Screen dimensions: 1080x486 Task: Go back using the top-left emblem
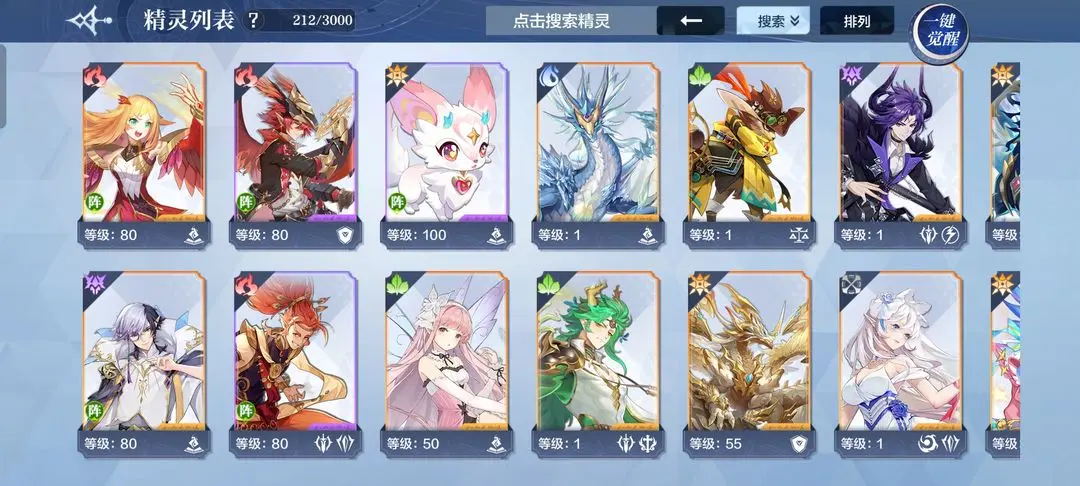[x=90, y=20]
